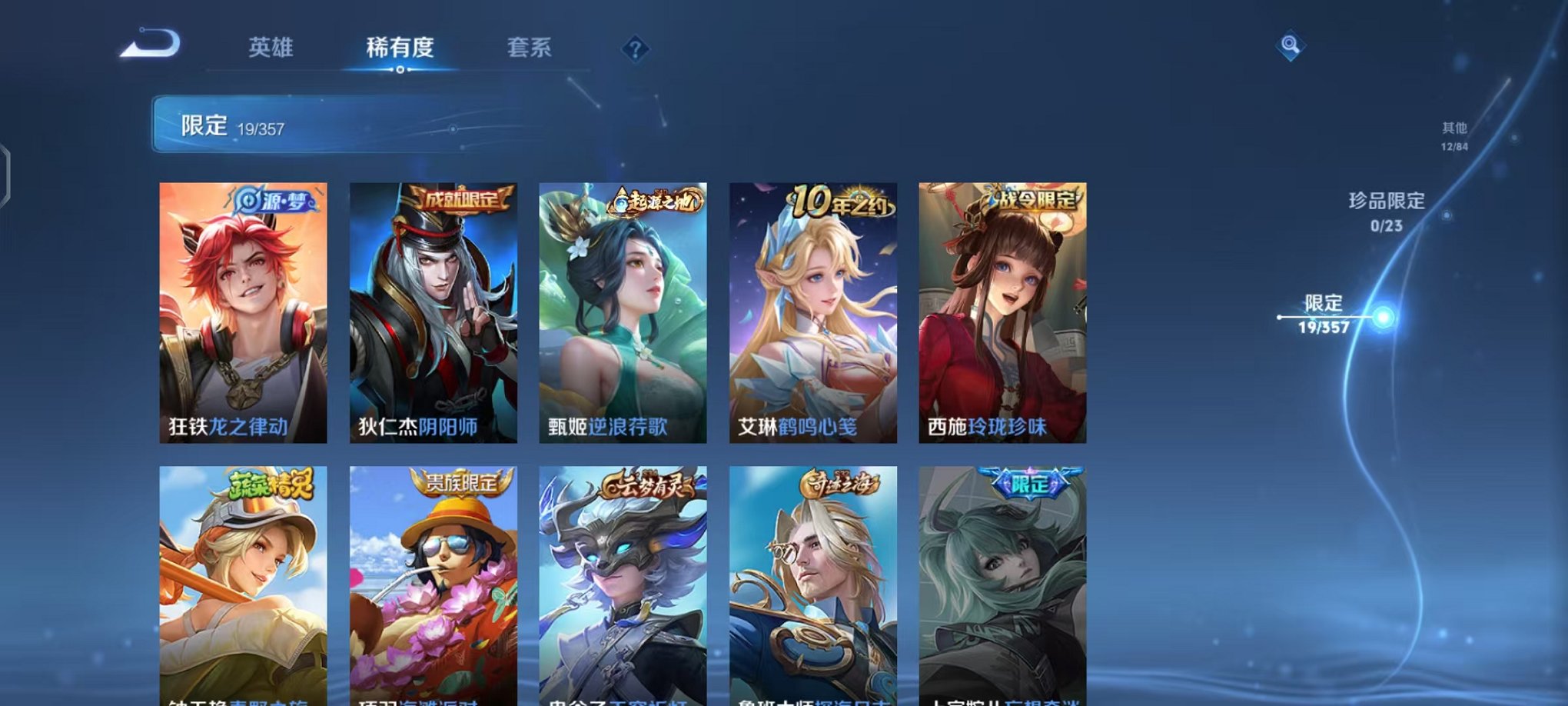Open the 西施玲珑珍味 skin thumbnail

[x=999, y=308]
